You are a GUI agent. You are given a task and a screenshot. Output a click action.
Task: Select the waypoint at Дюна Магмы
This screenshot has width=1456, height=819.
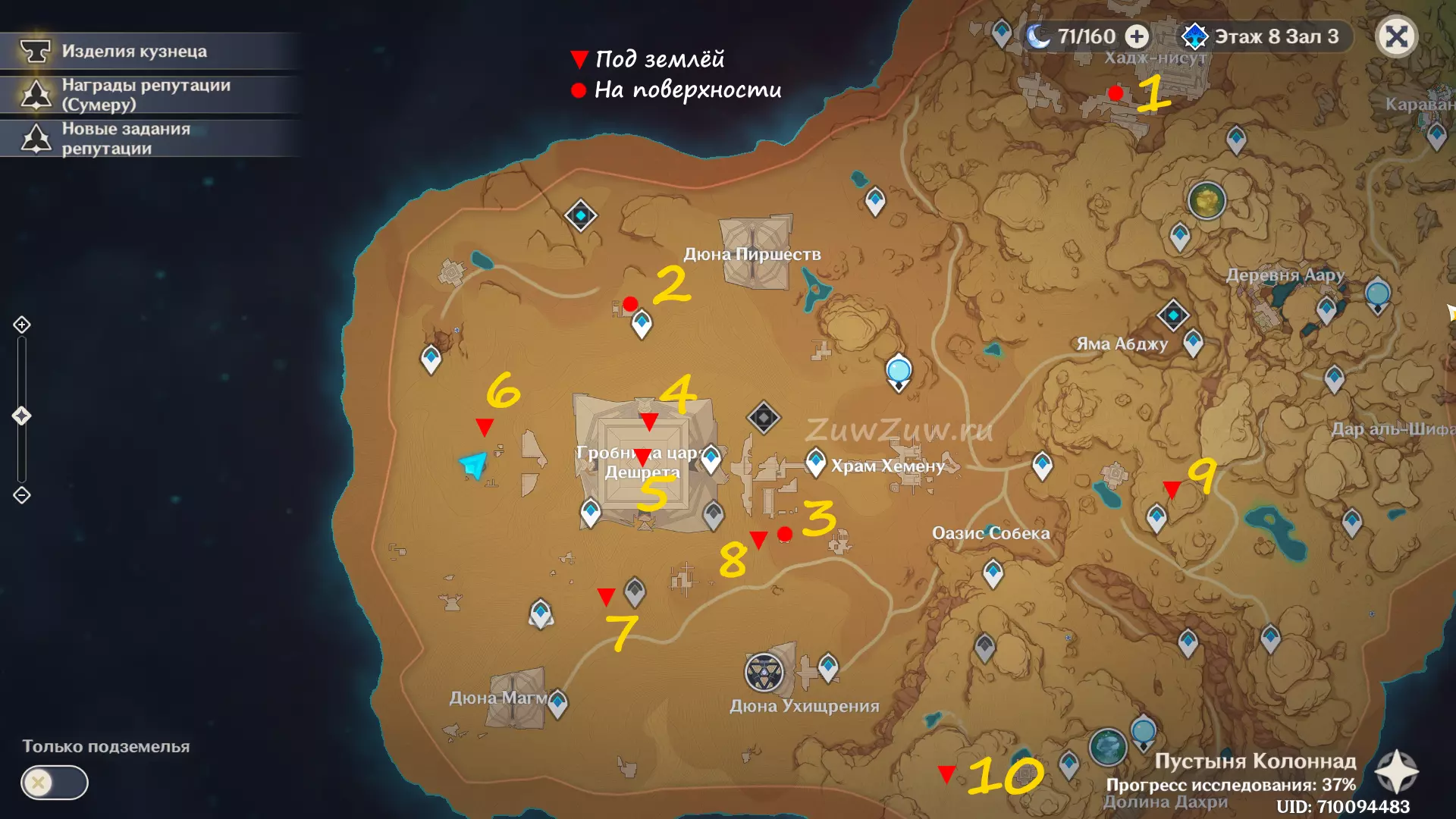tap(557, 702)
